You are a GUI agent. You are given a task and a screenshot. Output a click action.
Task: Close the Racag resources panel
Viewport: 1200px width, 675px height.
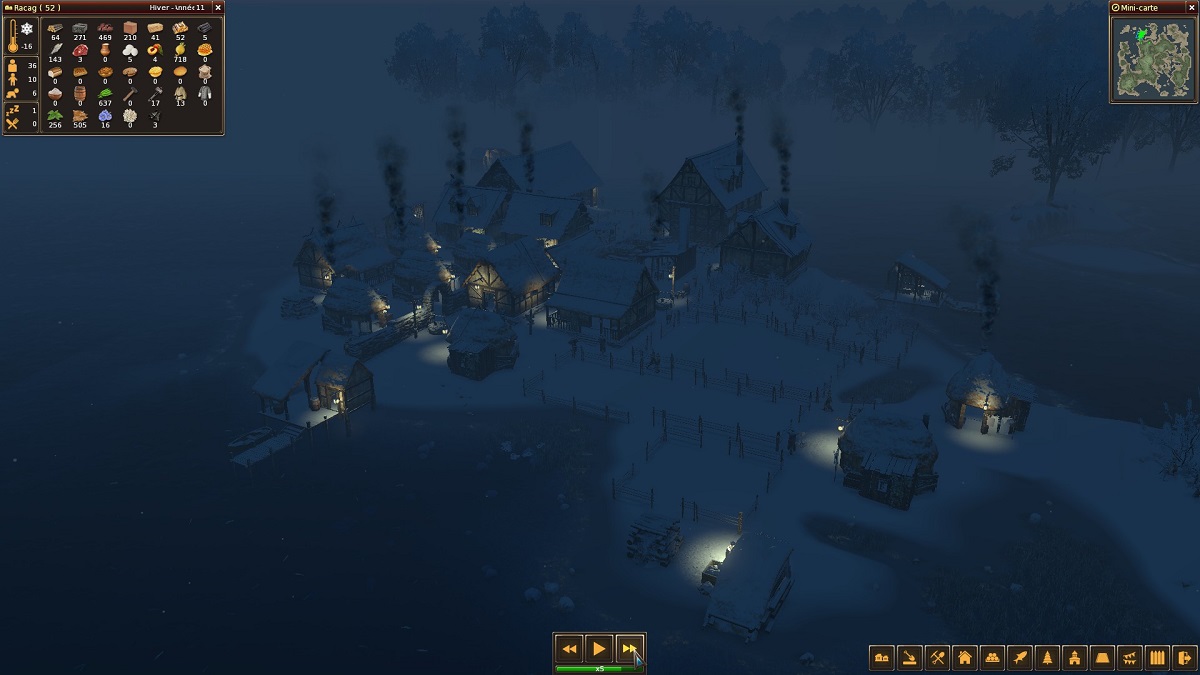click(x=219, y=7)
